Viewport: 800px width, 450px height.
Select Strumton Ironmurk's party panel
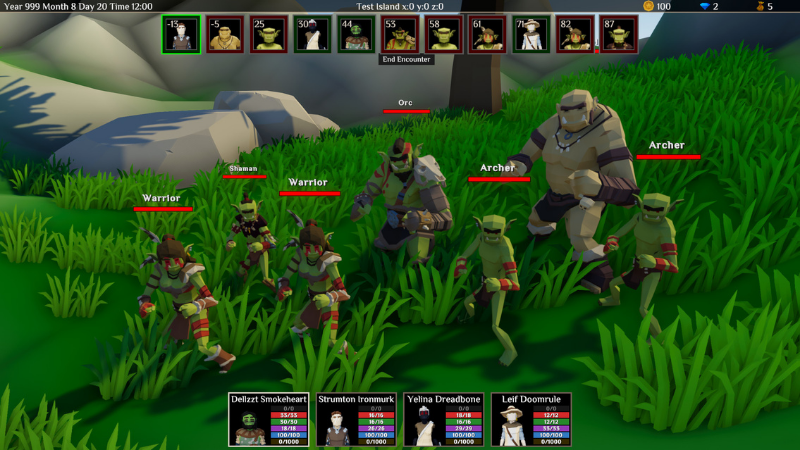[x=357, y=419]
